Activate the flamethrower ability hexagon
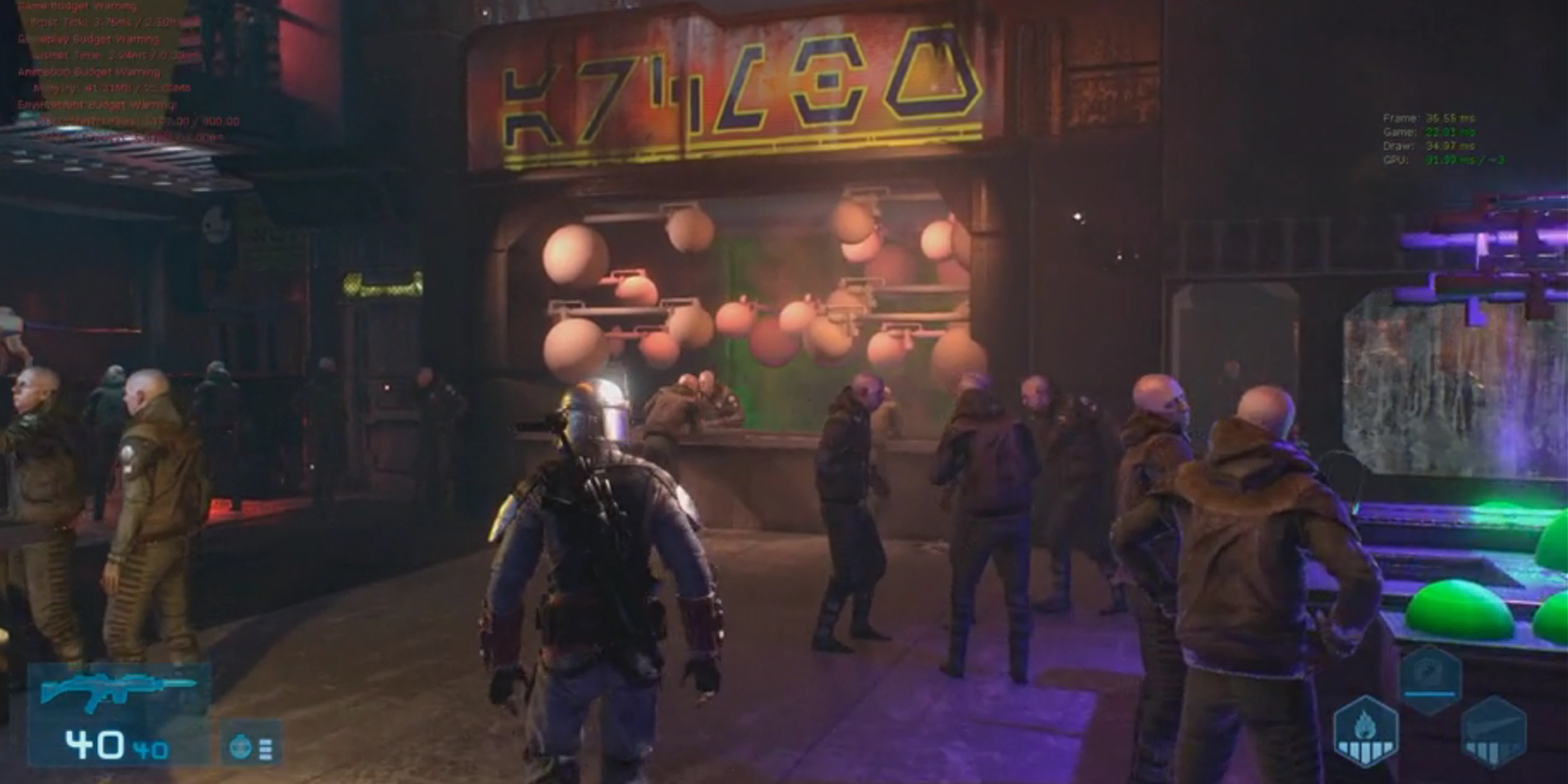Screen dimensions: 1568x784 [x=1366, y=730]
